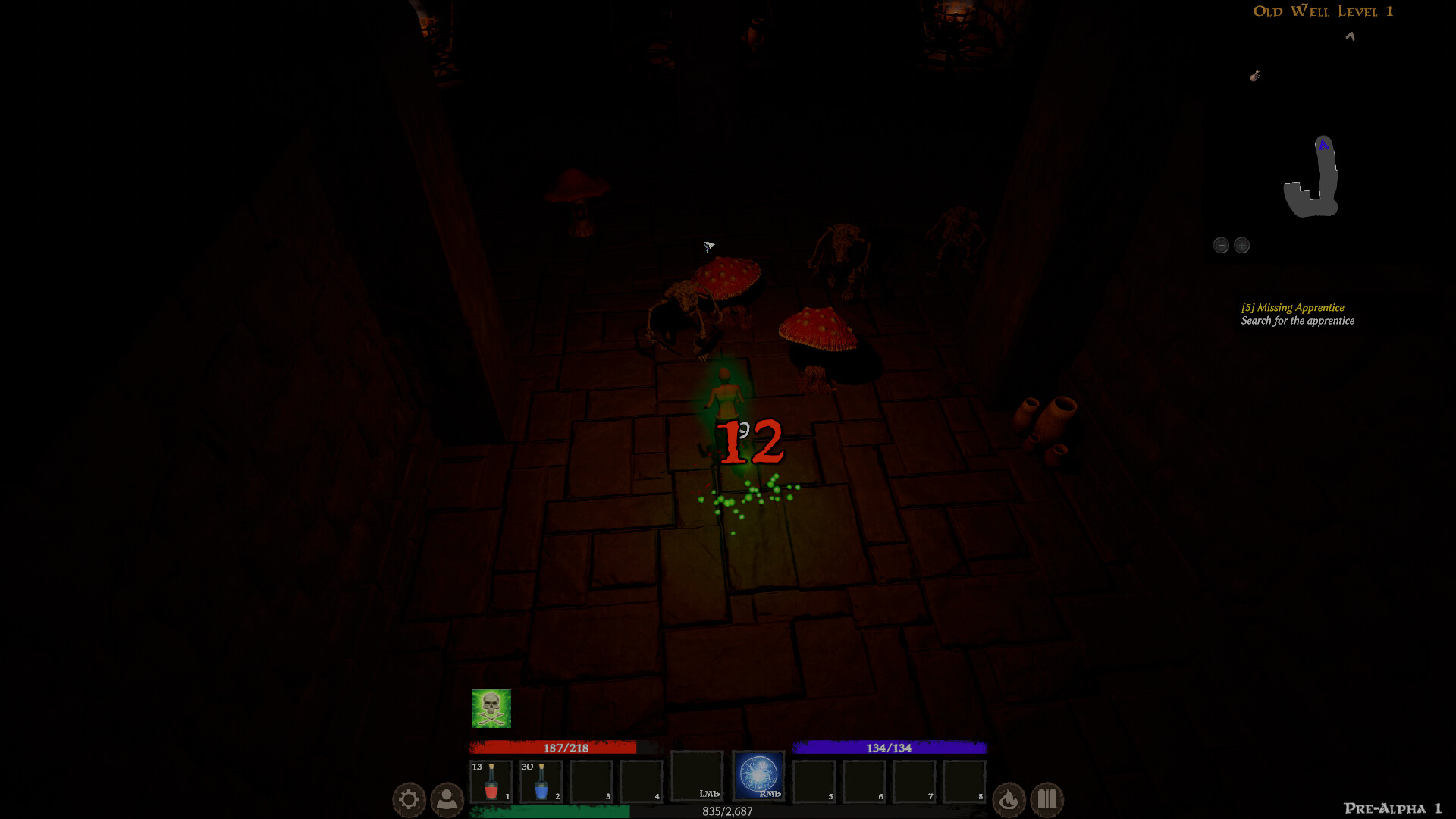
Task: Select the blue RMB spell orb
Action: point(758,775)
